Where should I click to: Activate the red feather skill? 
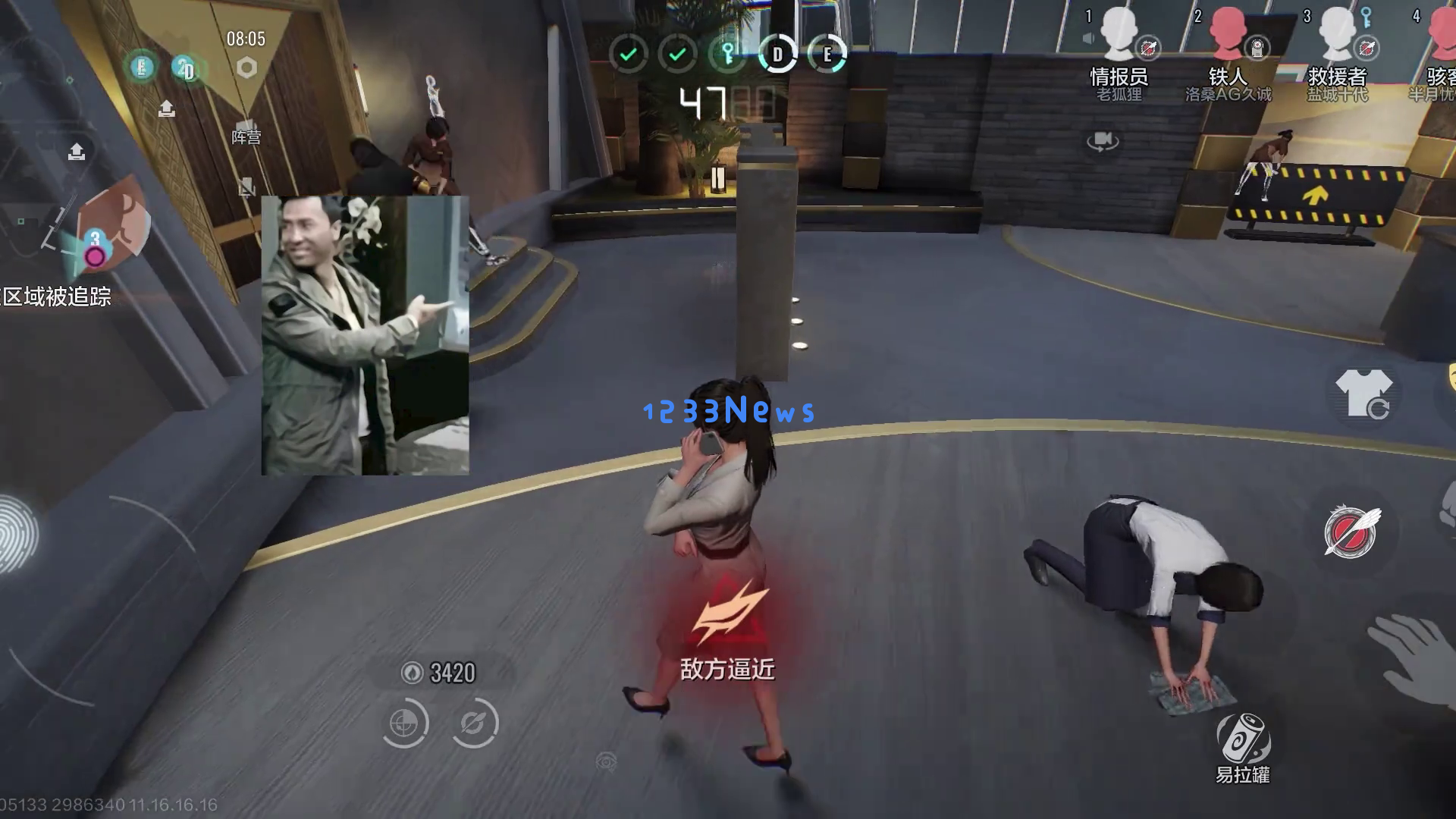point(1351,531)
